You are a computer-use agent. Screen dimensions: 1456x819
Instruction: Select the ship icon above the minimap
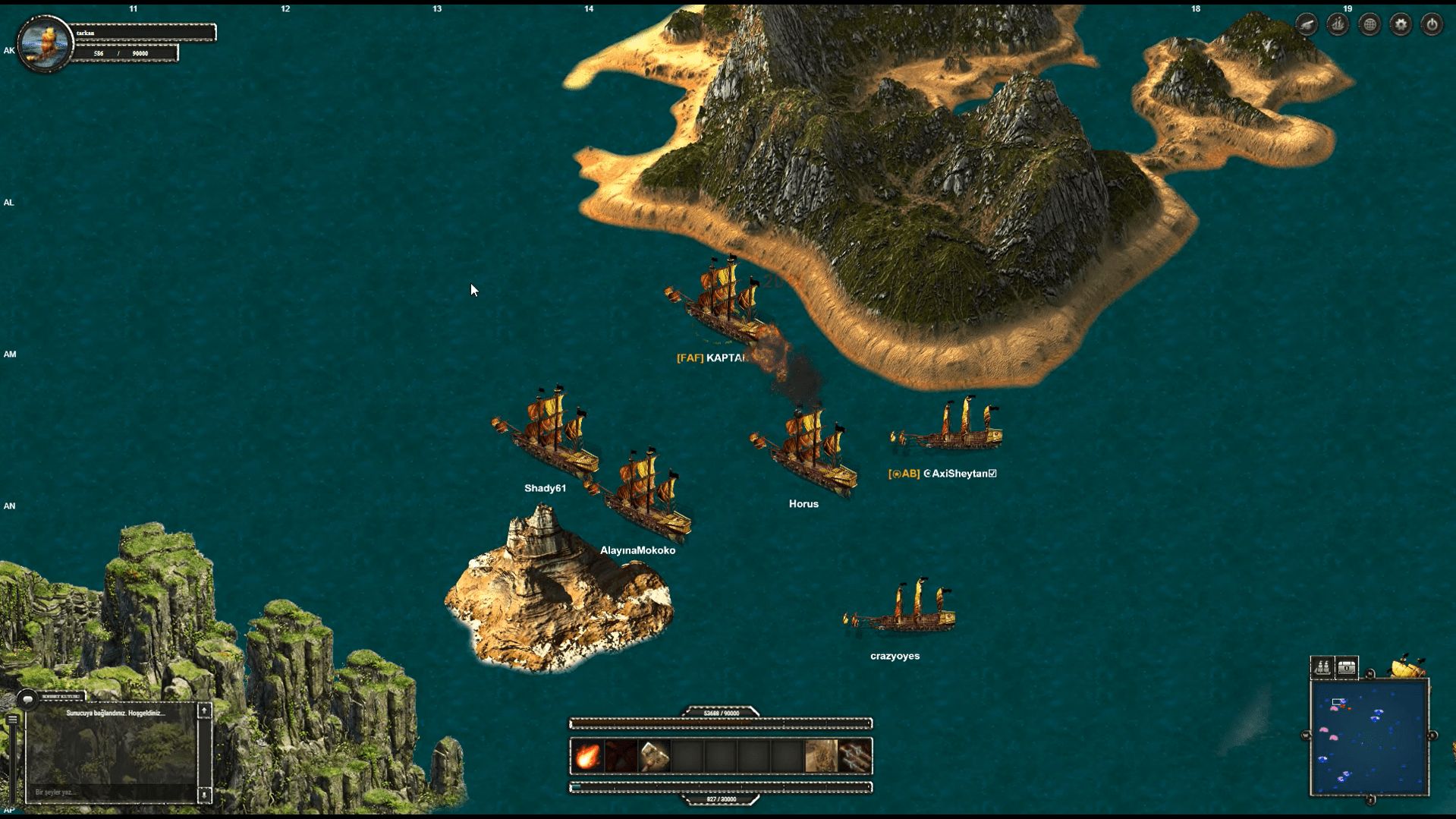coord(1322,666)
